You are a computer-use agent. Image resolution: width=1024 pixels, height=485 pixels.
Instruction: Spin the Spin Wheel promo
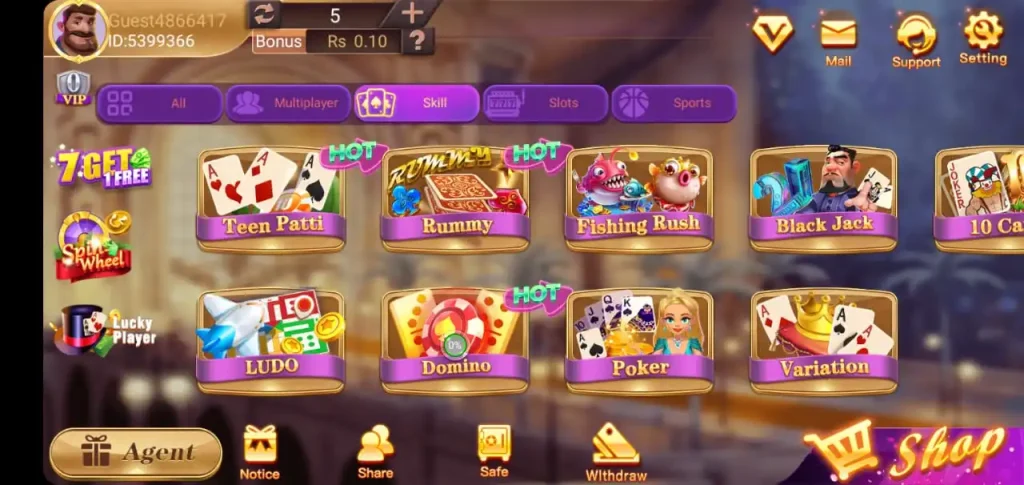(x=93, y=245)
